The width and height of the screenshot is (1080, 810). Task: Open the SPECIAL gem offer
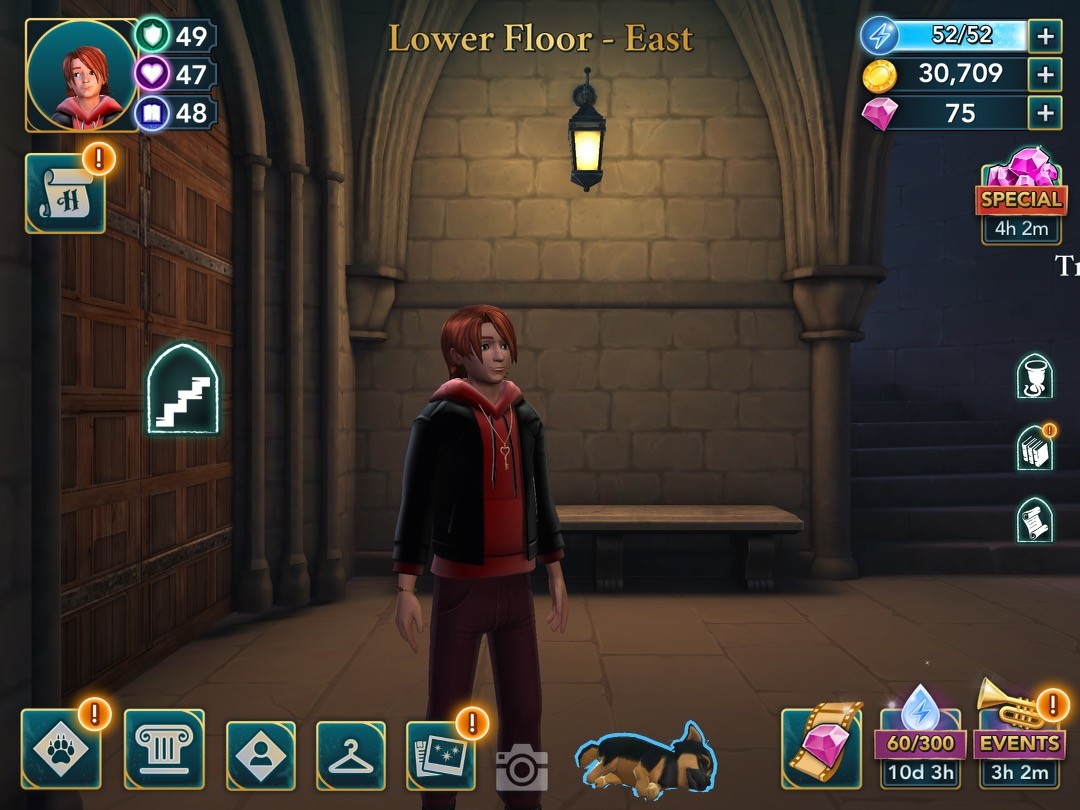coord(1021,195)
